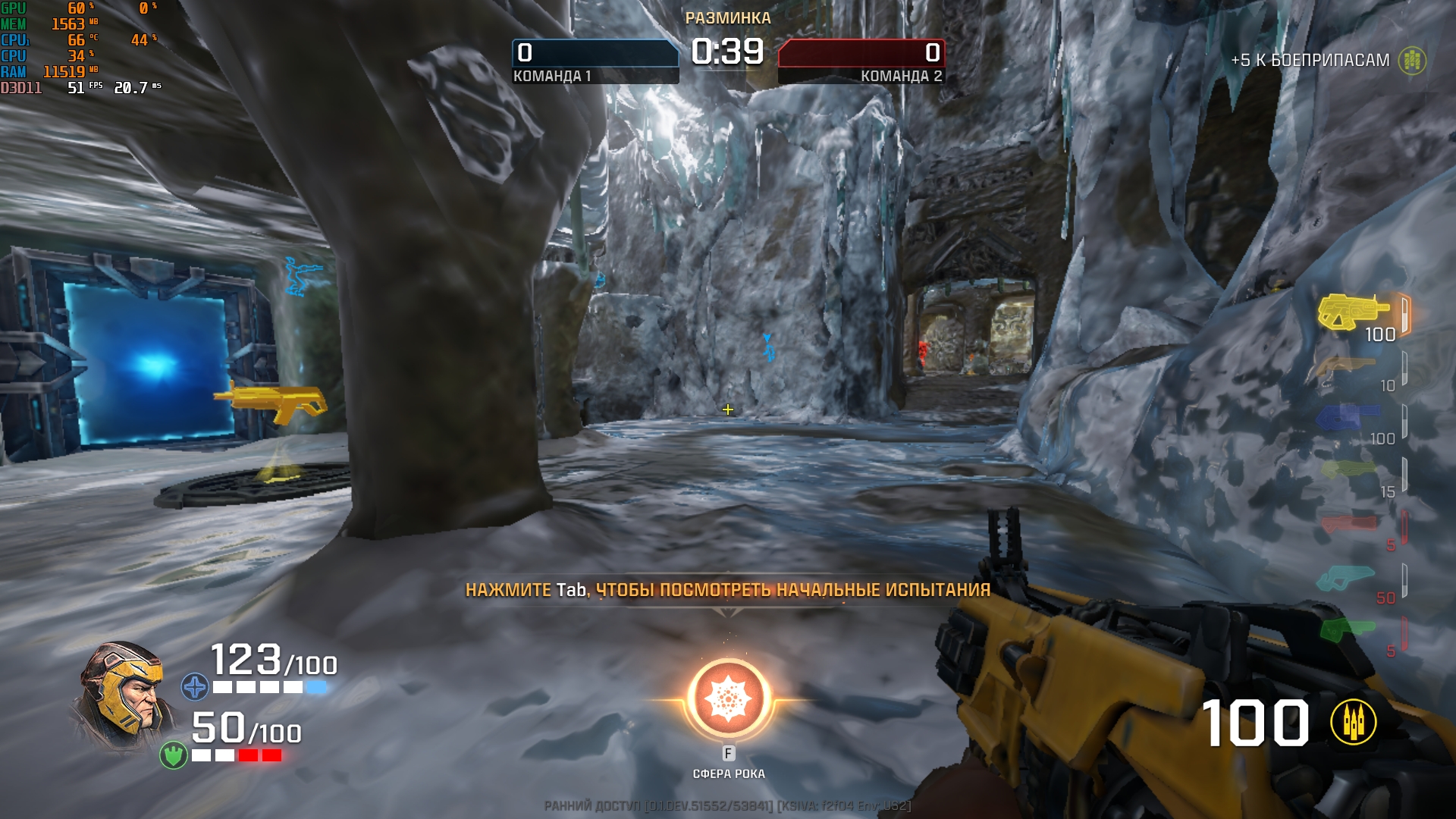Click the ammo pickup notification icon
This screenshot has height=819, width=1456.
click(x=1412, y=61)
